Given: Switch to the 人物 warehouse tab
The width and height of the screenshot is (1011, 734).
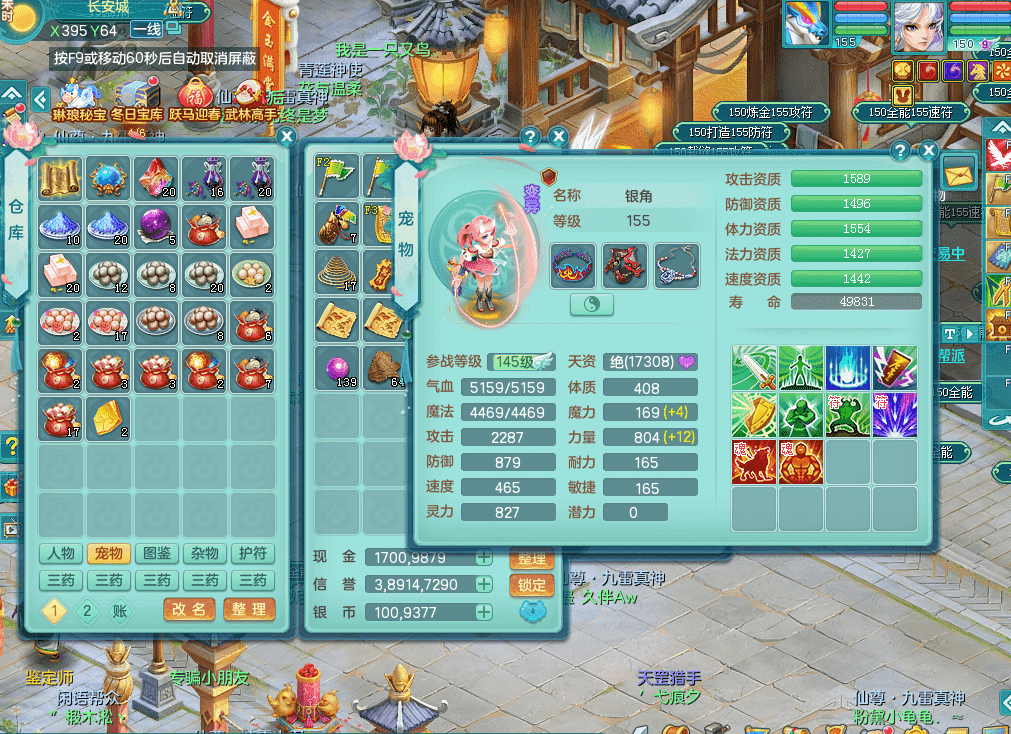Looking at the screenshot, I should coord(60,554).
